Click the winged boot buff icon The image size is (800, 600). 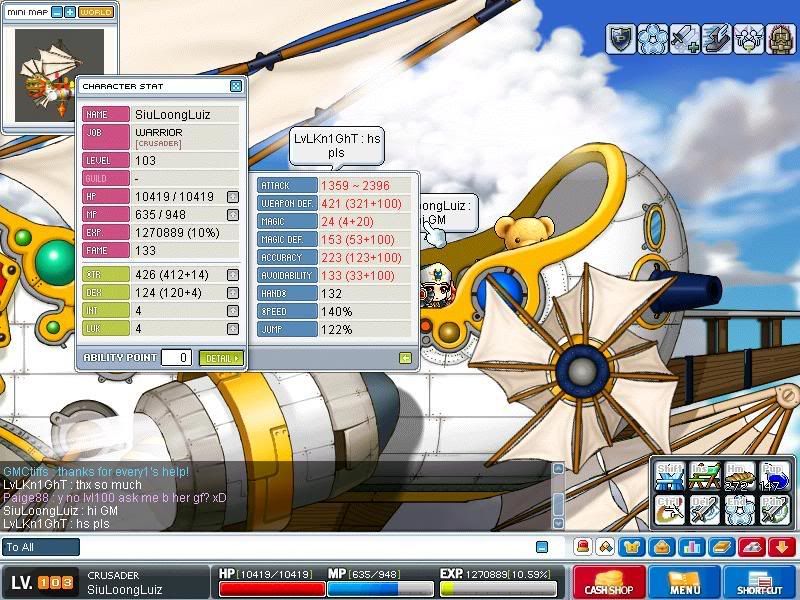pyautogui.click(x=716, y=39)
